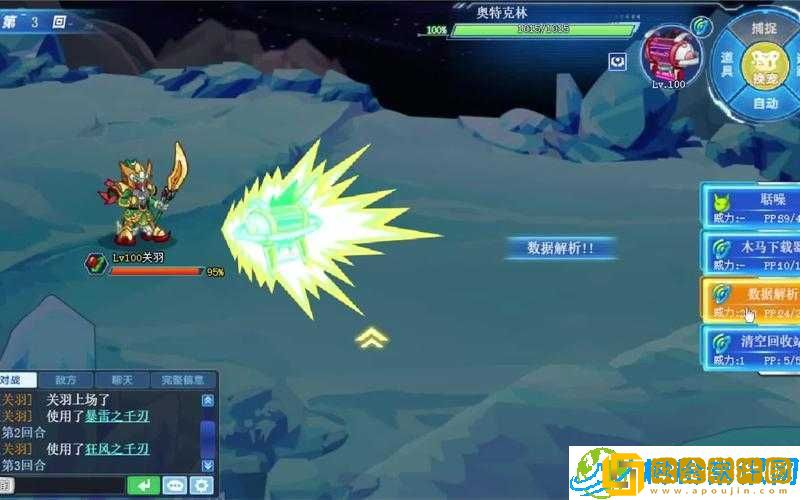The height and width of the screenshot is (500, 800).
Task: Open the 道具 items menu
Action: 728,63
